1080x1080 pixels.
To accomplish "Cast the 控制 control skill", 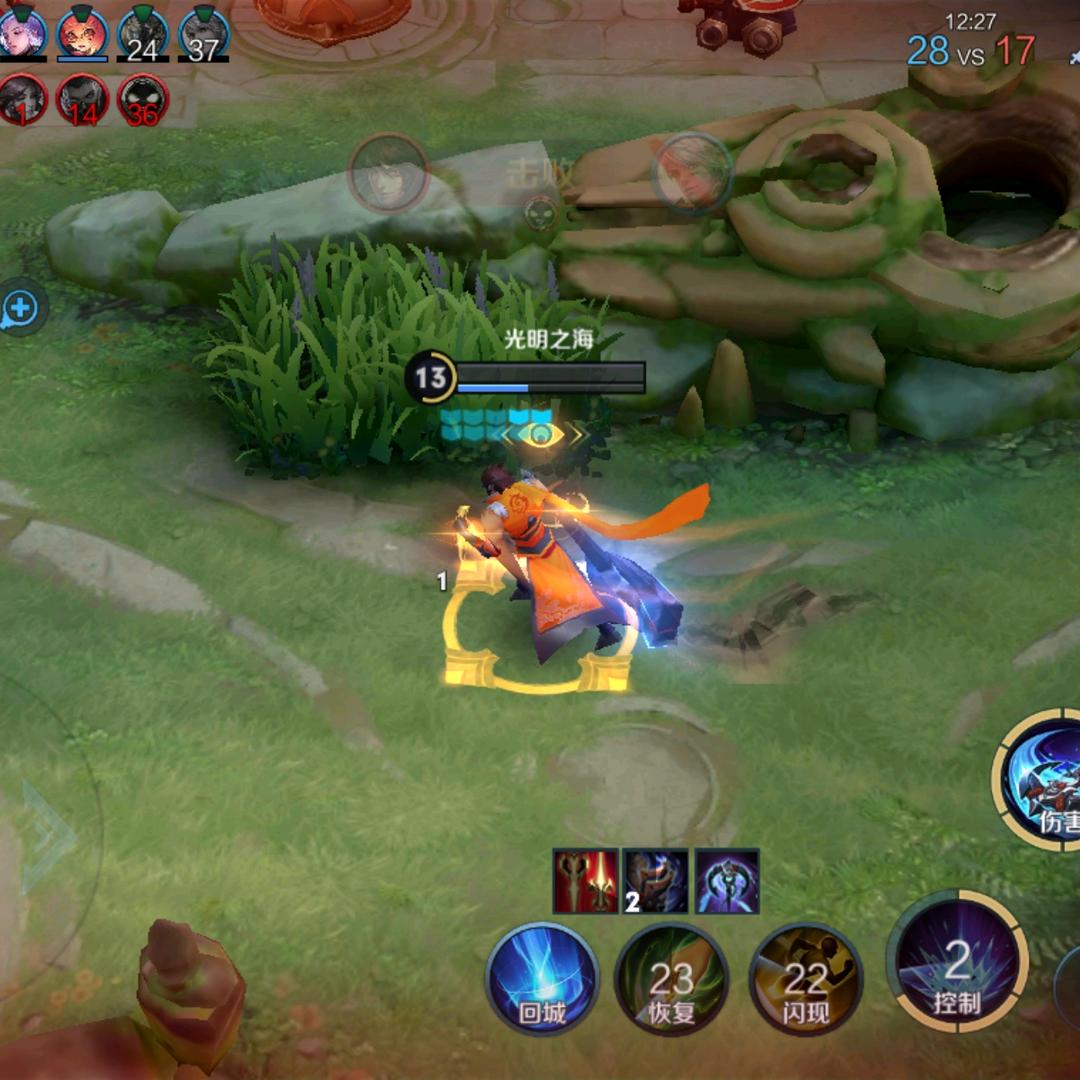I will point(957,961).
